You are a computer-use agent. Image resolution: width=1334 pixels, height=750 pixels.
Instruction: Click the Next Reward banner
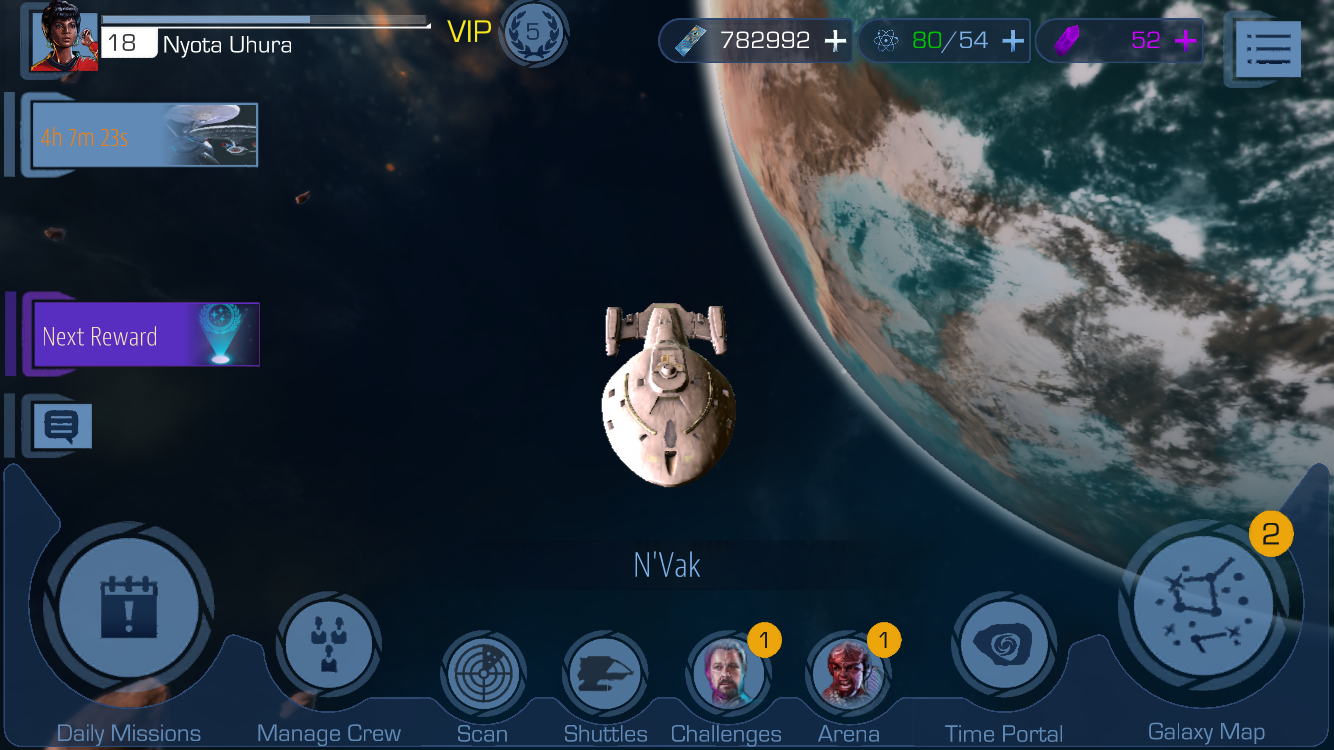pos(145,336)
